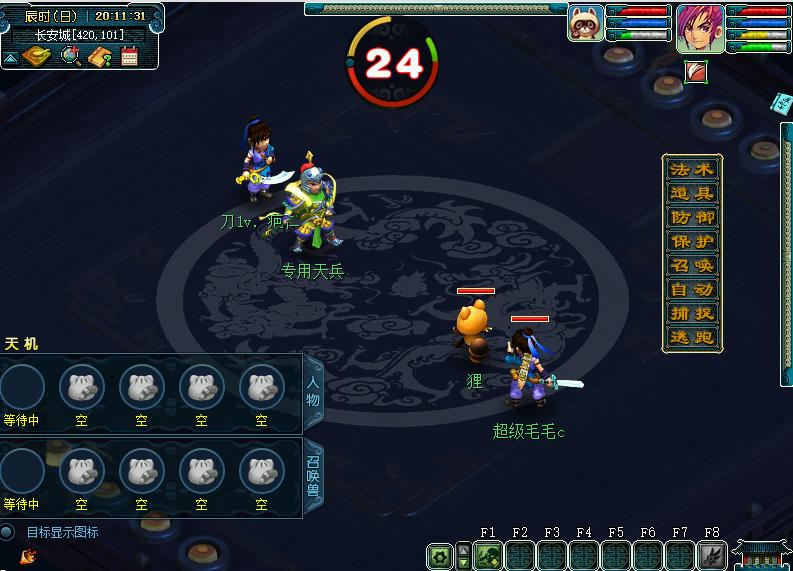Choose the 道具 item command
The height and width of the screenshot is (571, 793).
click(x=692, y=194)
